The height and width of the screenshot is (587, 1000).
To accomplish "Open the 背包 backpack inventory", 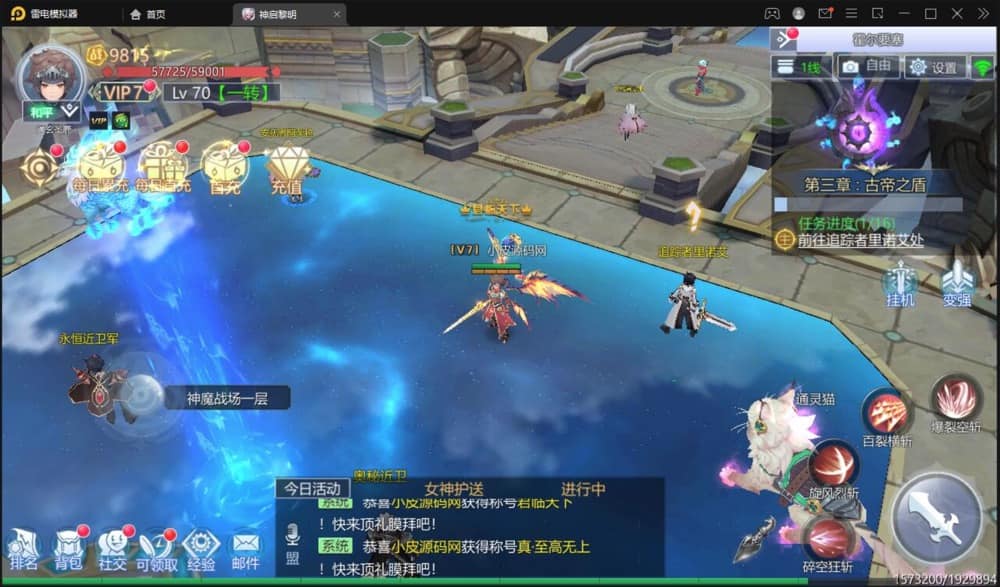I will [x=68, y=549].
